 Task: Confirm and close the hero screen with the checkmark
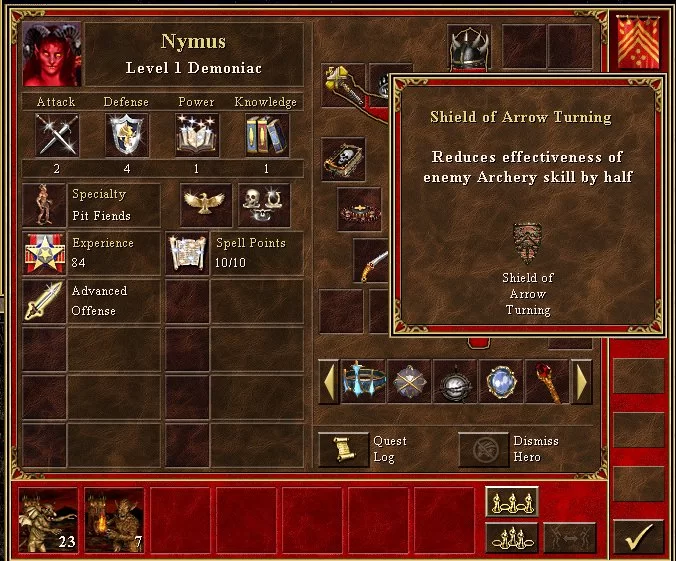(637, 536)
